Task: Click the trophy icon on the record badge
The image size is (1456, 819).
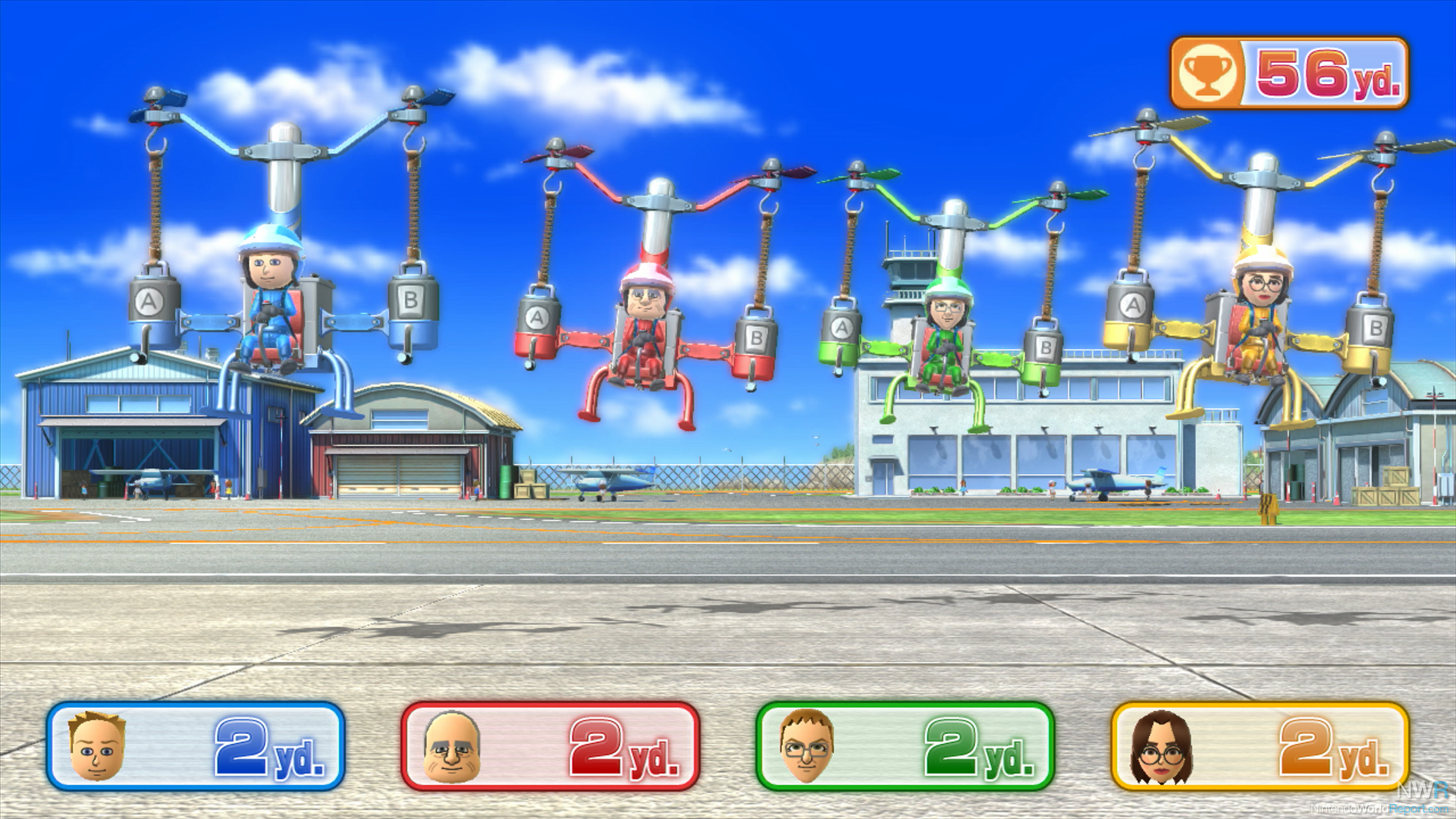Action: (1207, 74)
